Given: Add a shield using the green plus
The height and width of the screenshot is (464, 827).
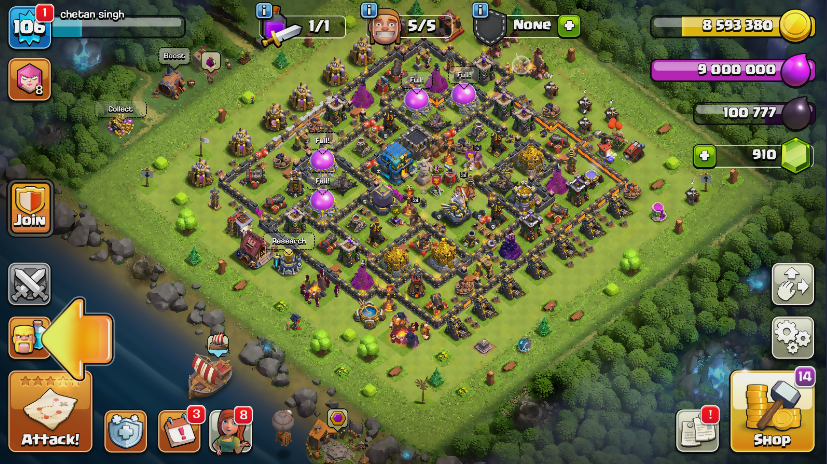Looking at the screenshot, I should pos(569,26).
